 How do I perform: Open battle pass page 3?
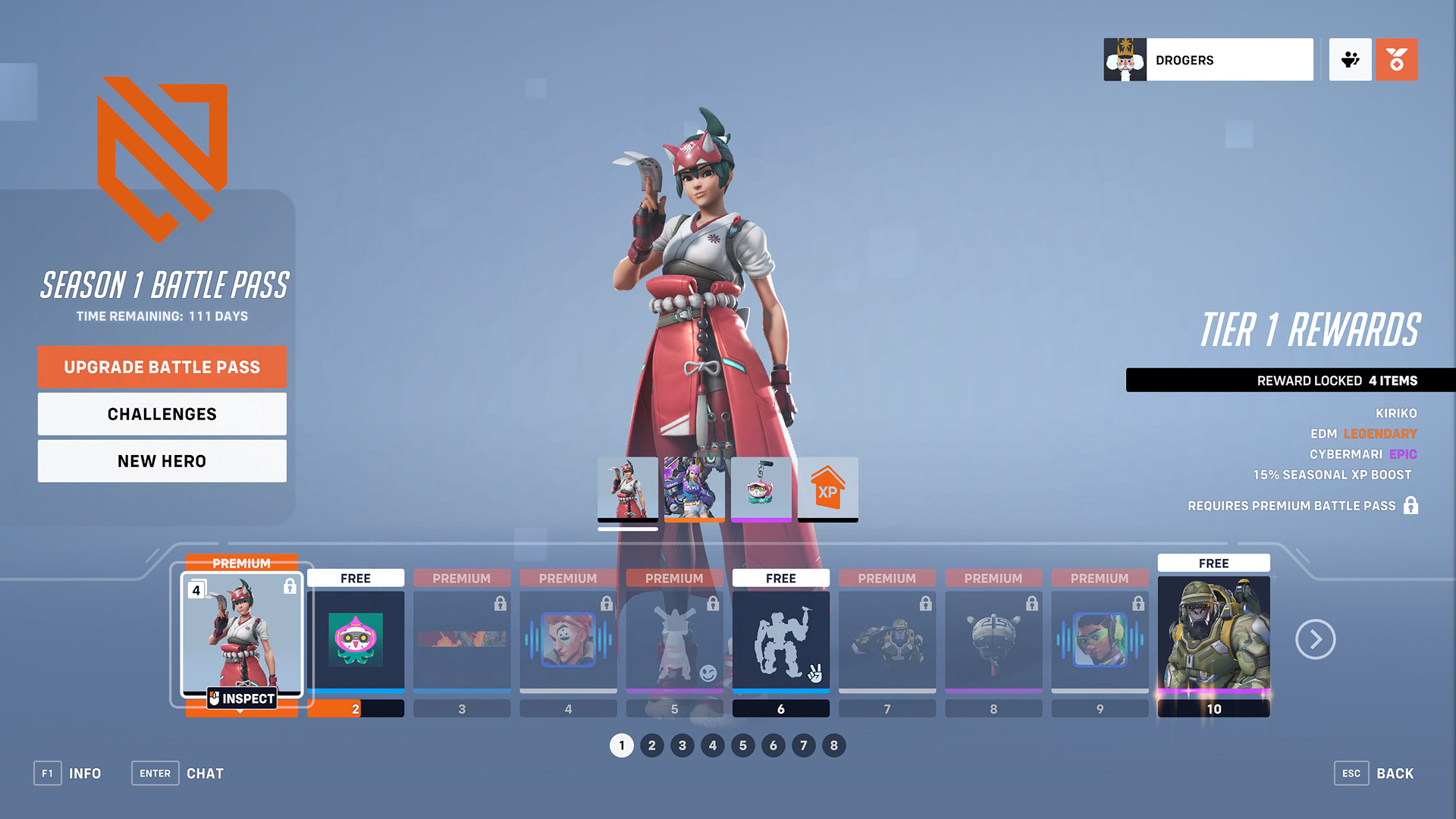click(x=682, y=745)
